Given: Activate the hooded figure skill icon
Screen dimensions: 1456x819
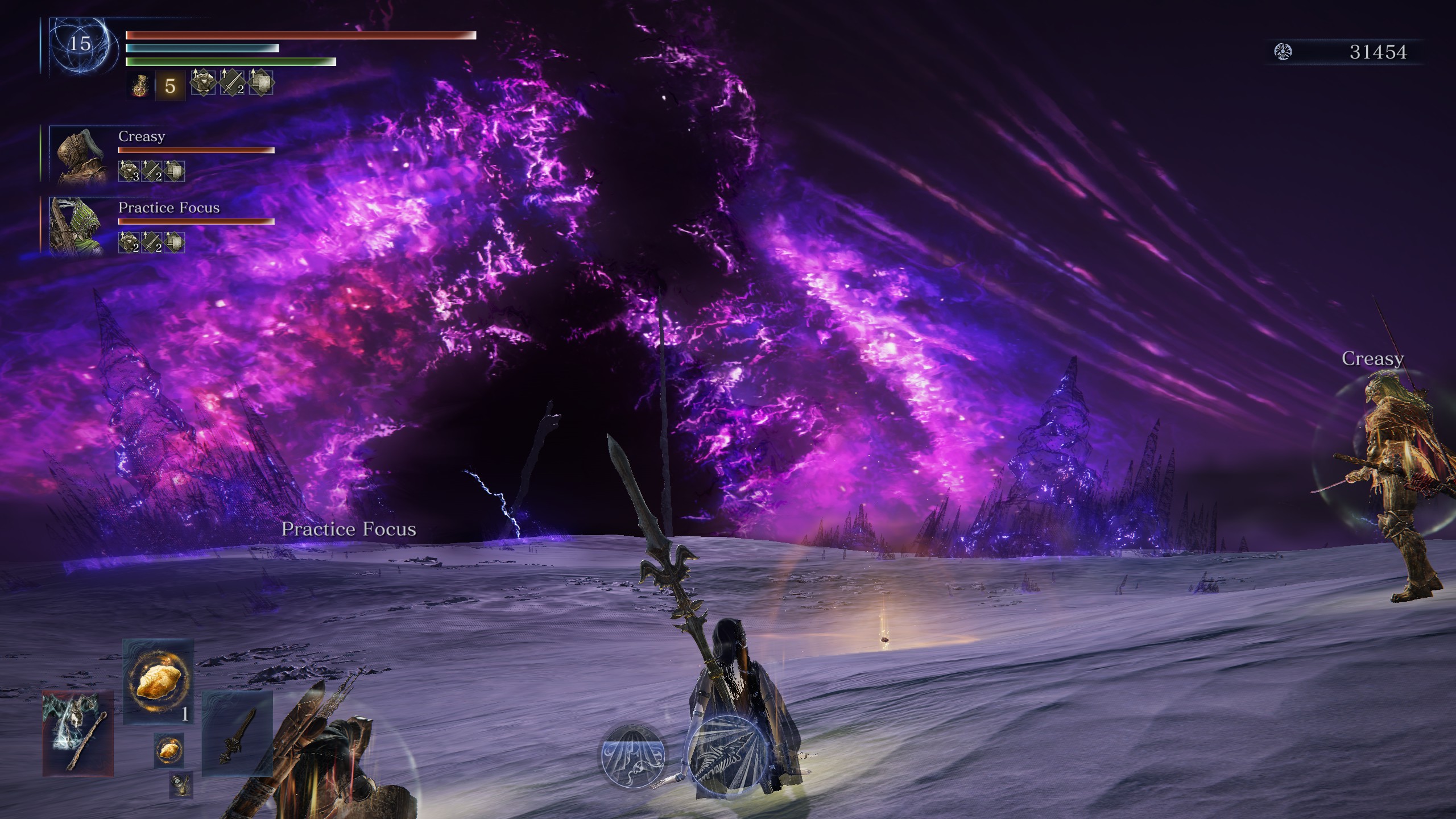Looking at the screenshot, I should pos(632,756).
